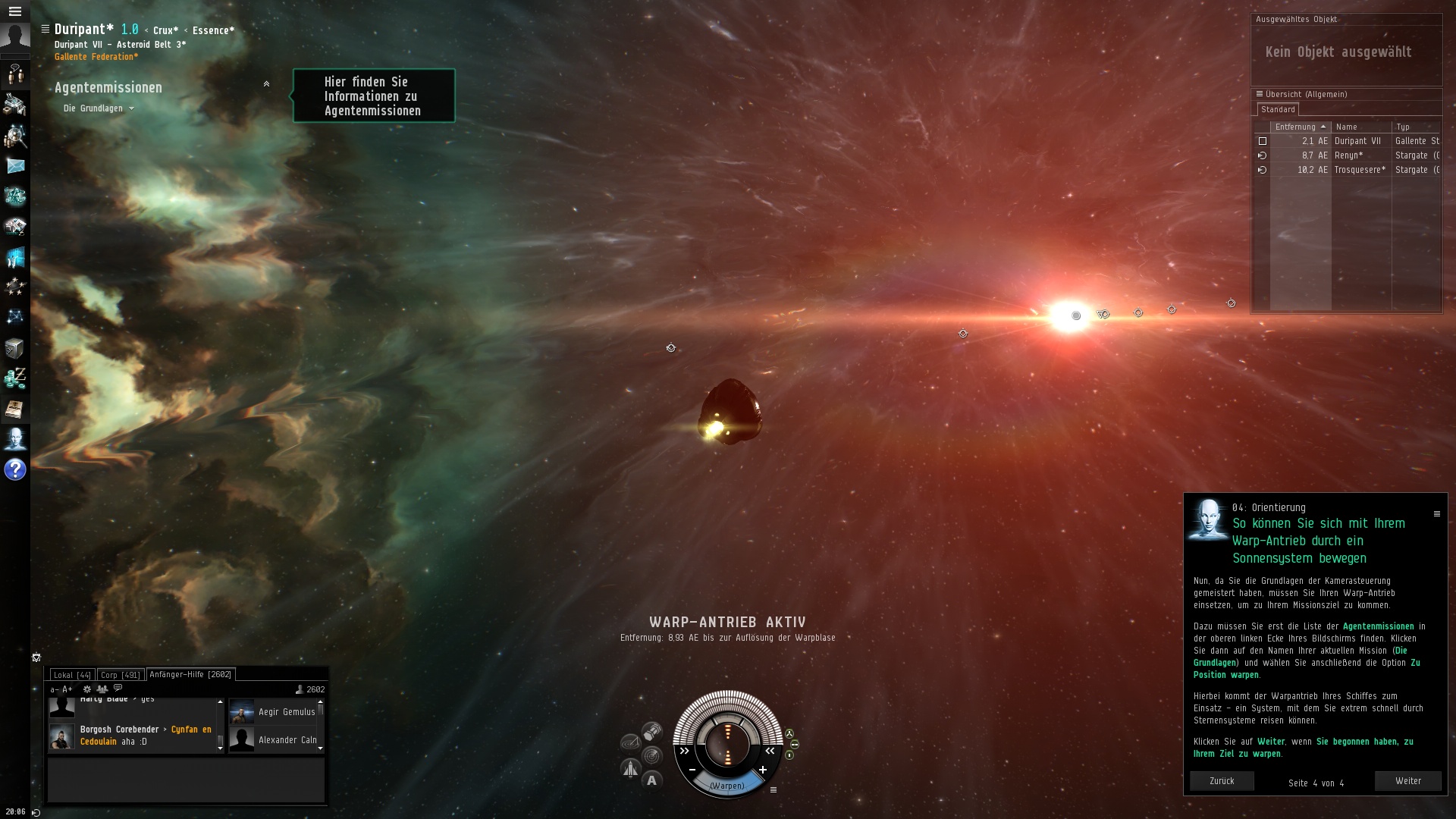This screenshot has width=1456, height=819.
Task: Toggle the autopilot A button
Action: 651,780
